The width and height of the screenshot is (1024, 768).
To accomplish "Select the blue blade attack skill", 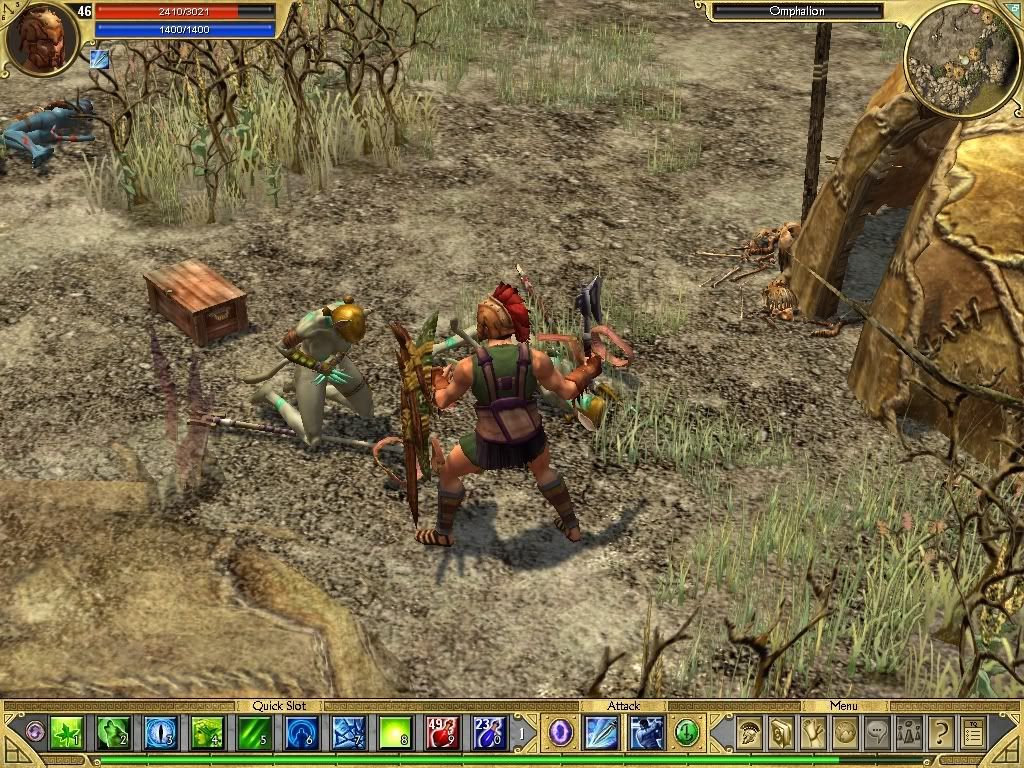I will pos(602,734).
